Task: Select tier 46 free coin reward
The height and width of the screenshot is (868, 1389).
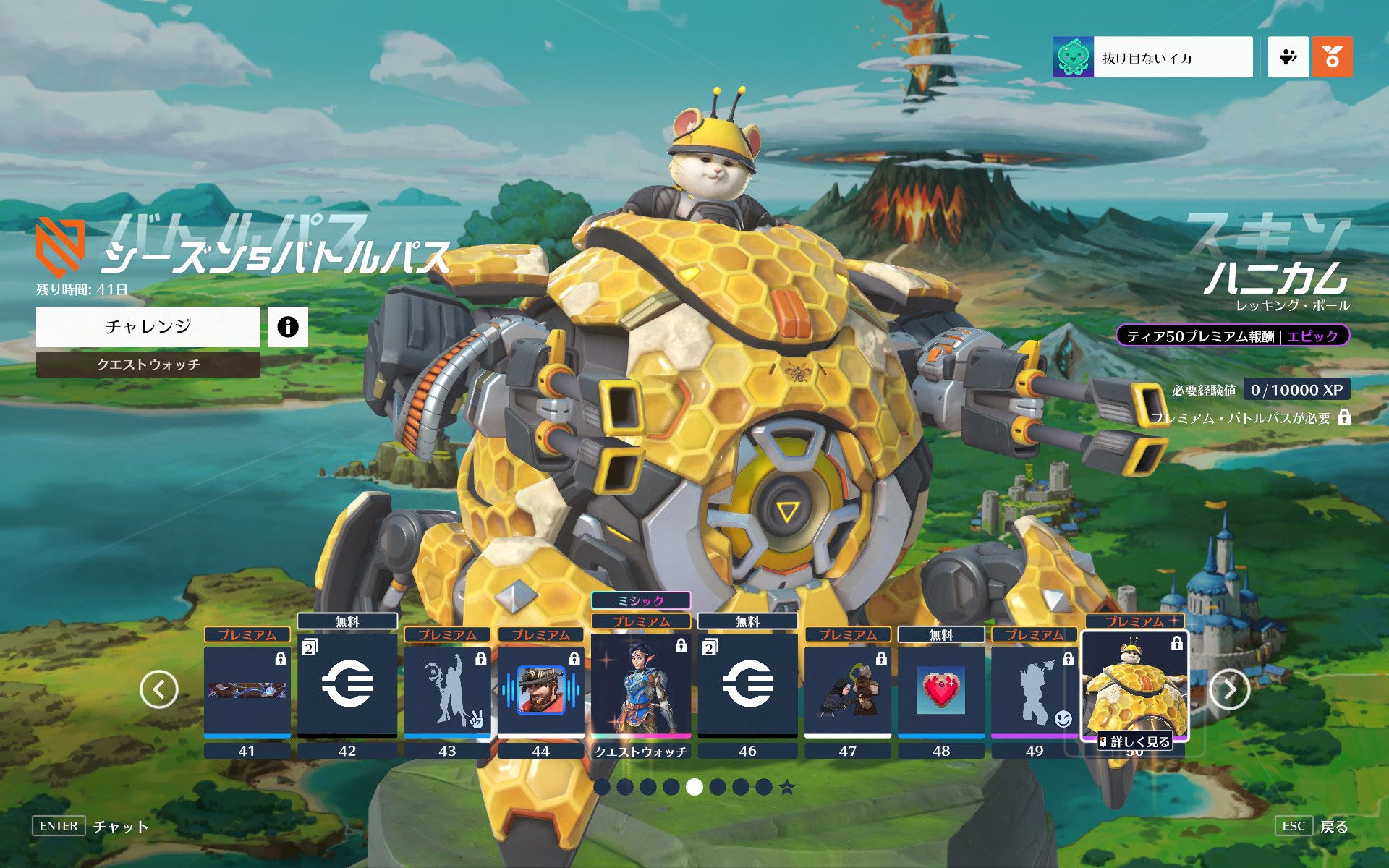Action: point(747,684)
